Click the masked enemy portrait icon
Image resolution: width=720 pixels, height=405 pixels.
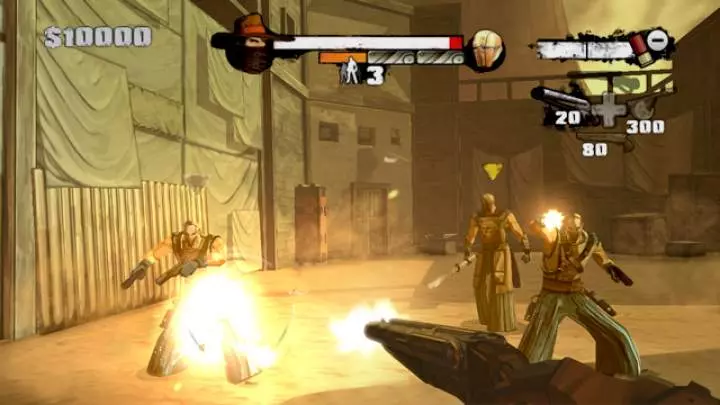pyautogui.click(x=483, y=49)
